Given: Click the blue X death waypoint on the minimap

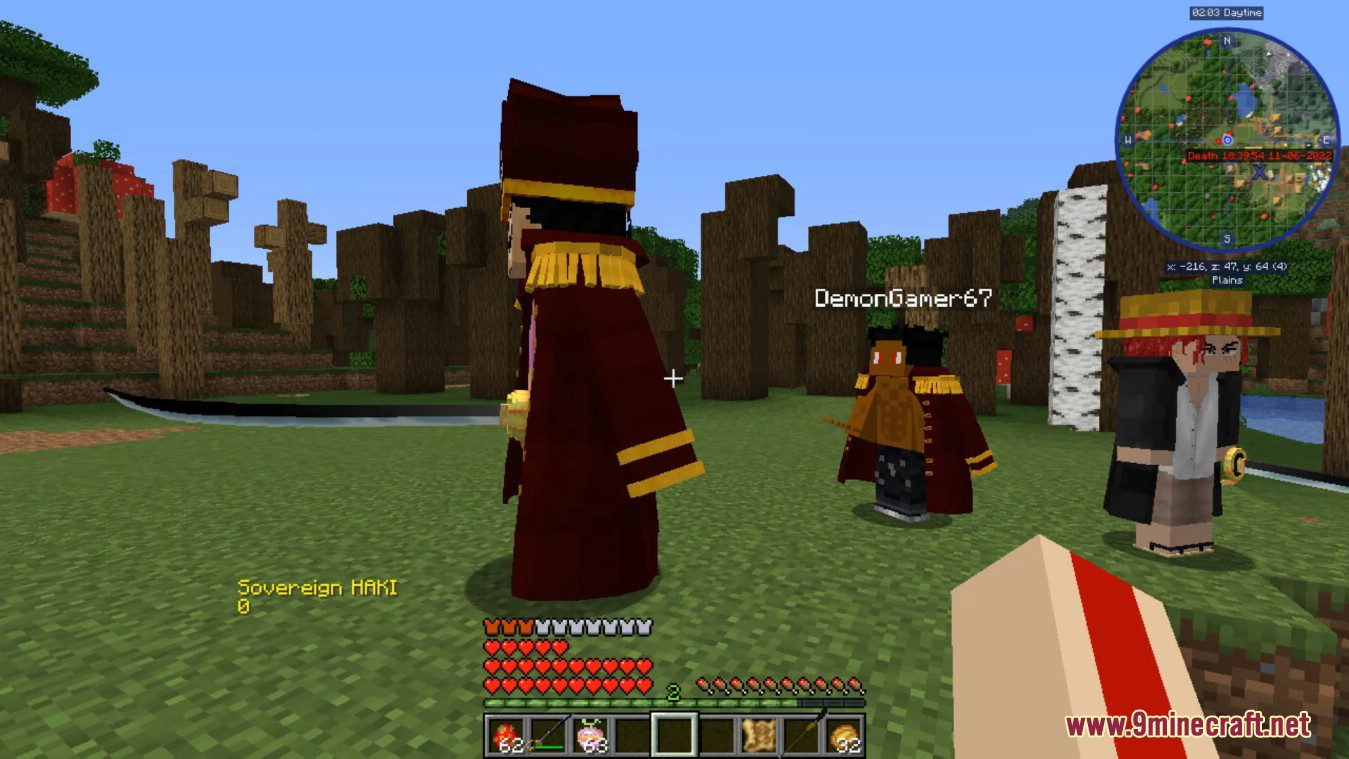Looking at the screenshot, I should pyautogui.click(x=1258, y=173).
